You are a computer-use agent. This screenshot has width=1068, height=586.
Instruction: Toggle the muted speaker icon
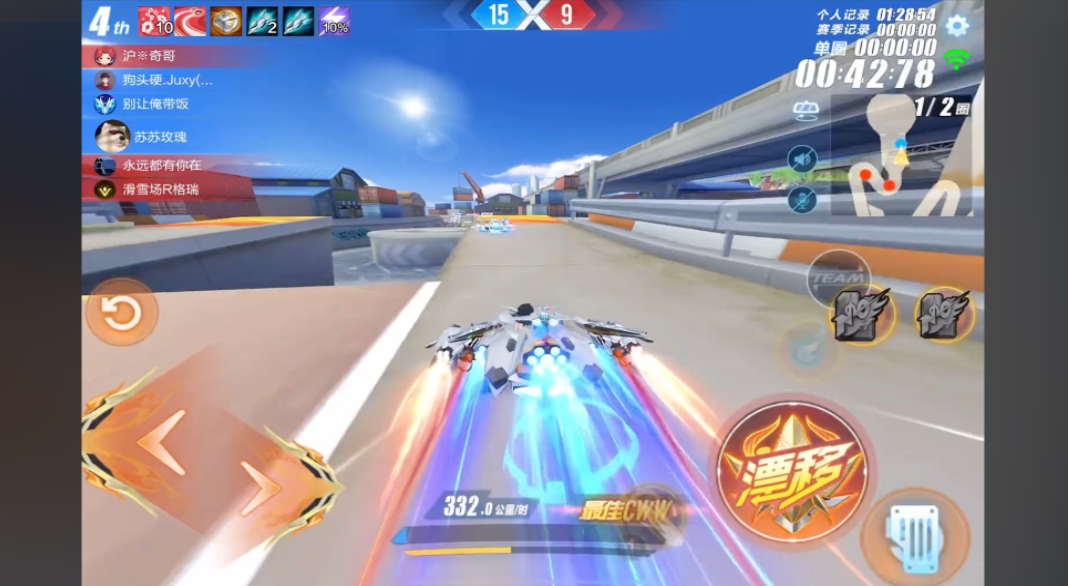click(x=802, y=159)
